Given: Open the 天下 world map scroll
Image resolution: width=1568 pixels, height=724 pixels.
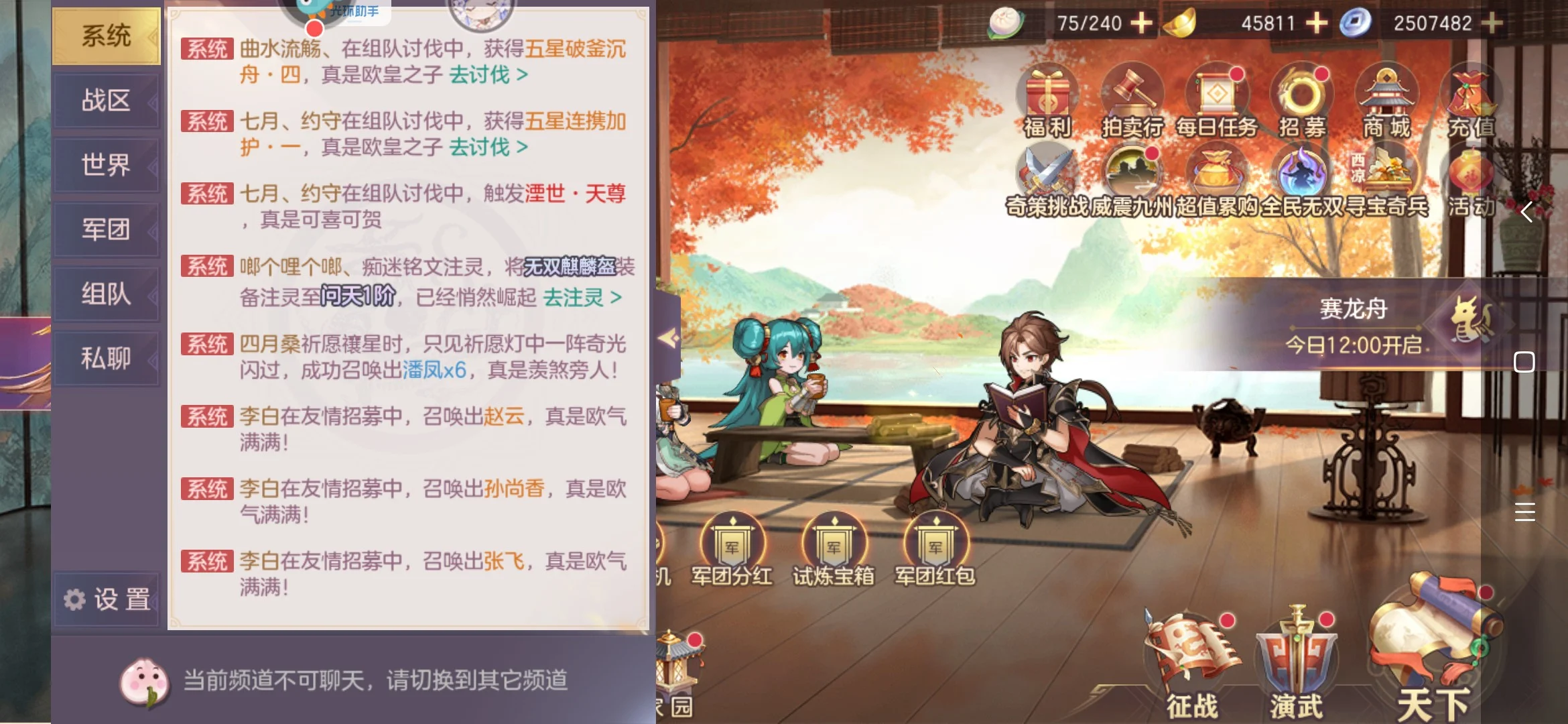Looking at the screenshot, I should (1433, 650).
